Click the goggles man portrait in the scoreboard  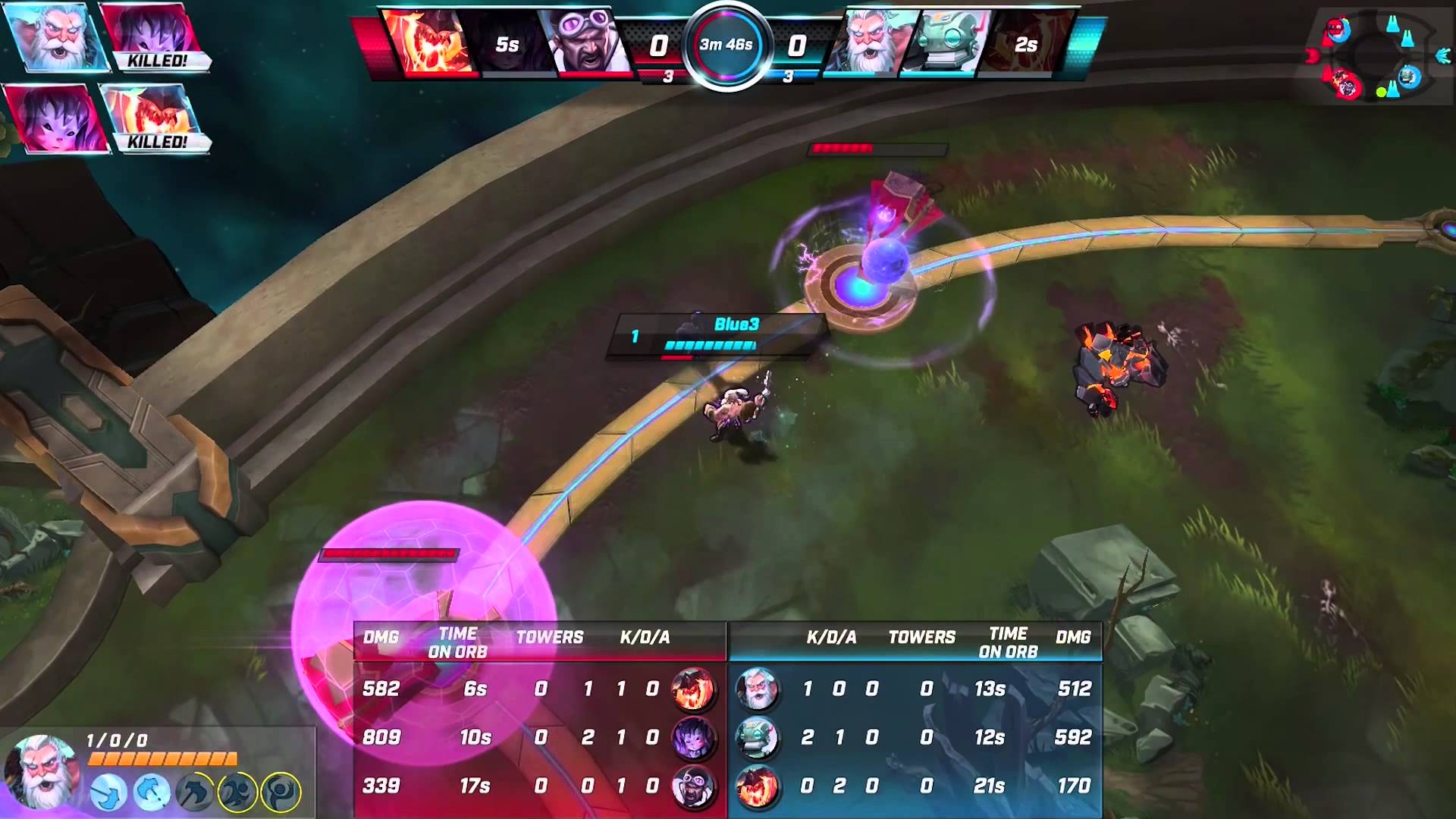693,786
